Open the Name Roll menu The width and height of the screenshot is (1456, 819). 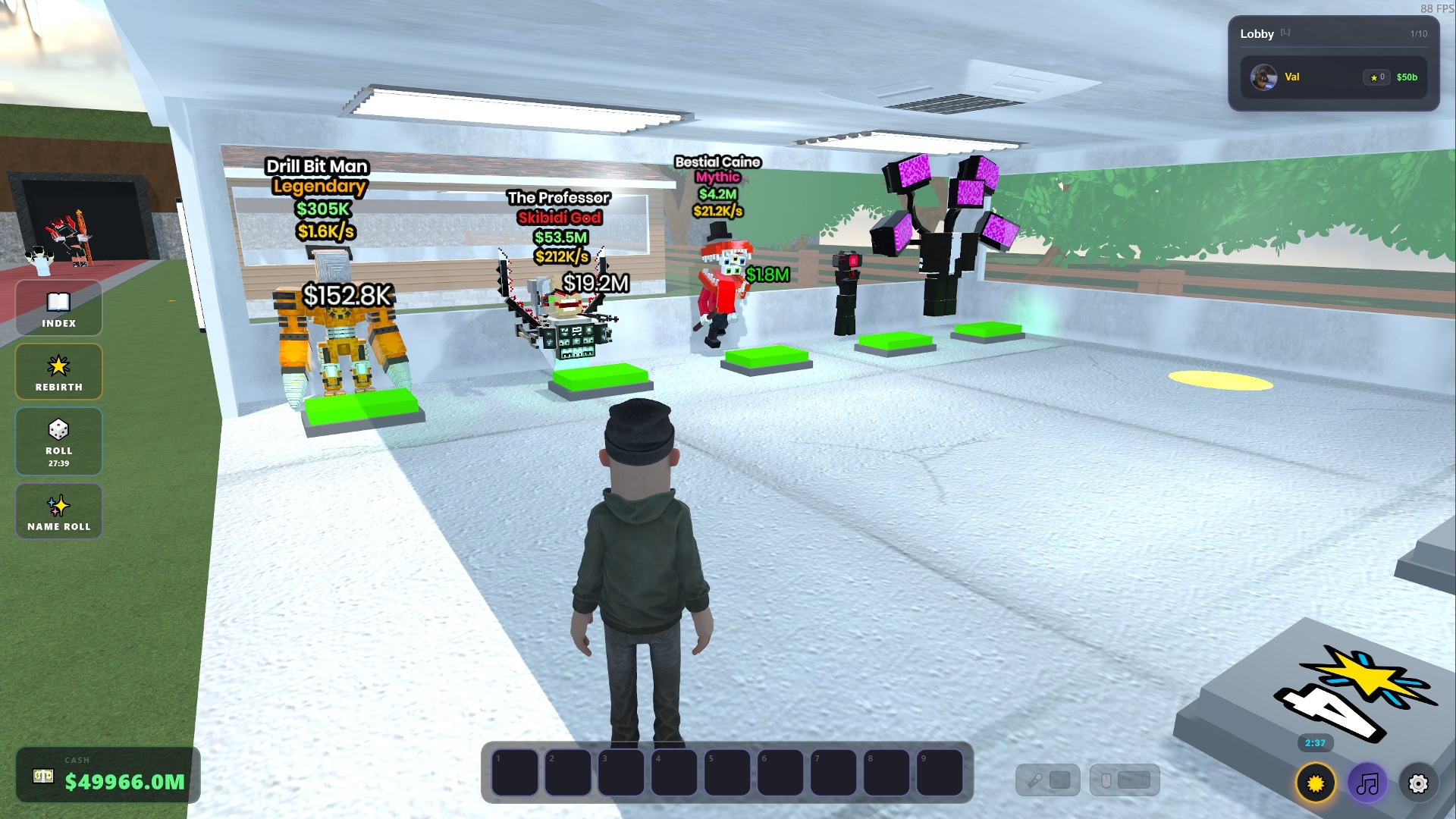(58, 511)
